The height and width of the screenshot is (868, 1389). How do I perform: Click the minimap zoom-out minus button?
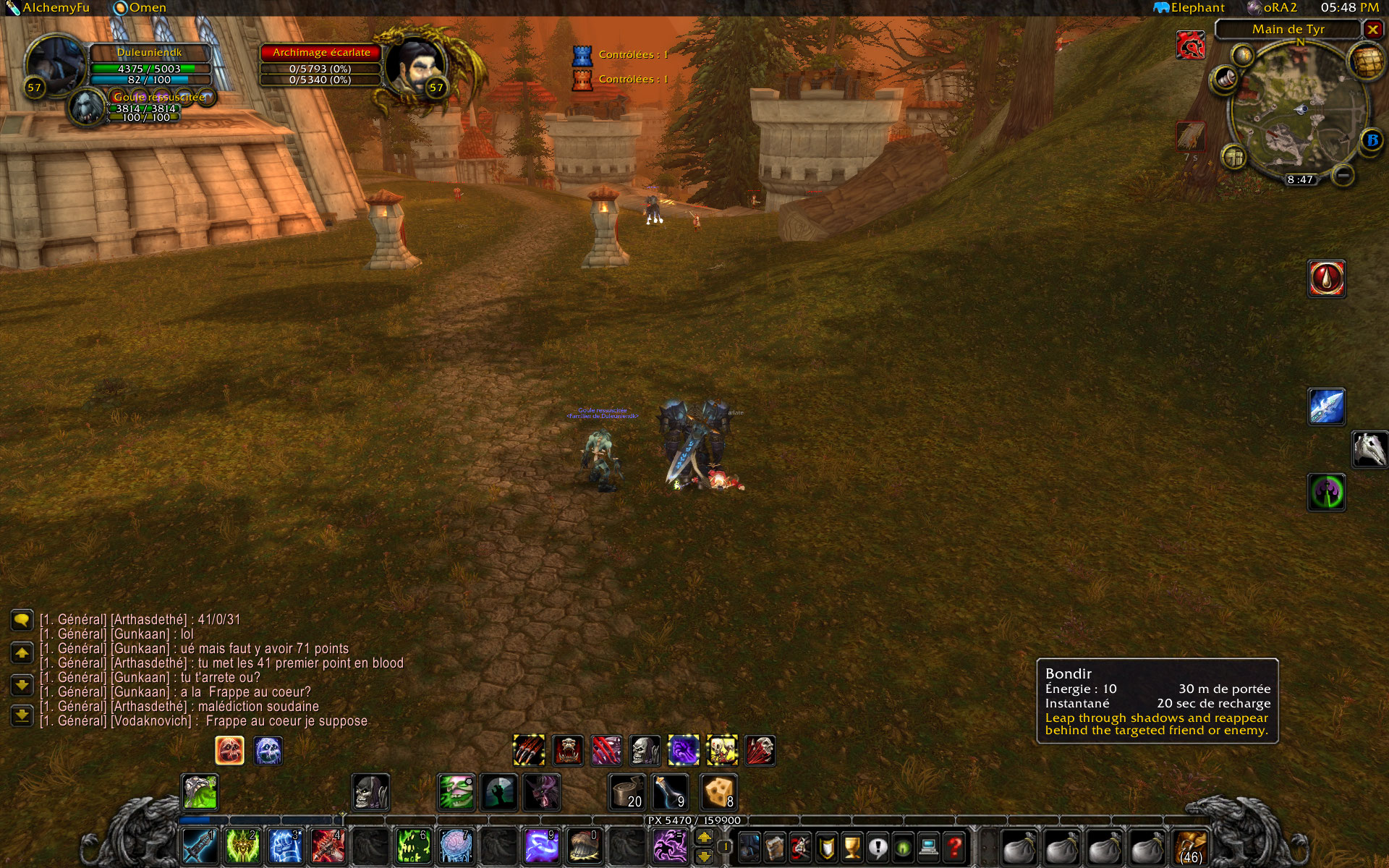1343,175
